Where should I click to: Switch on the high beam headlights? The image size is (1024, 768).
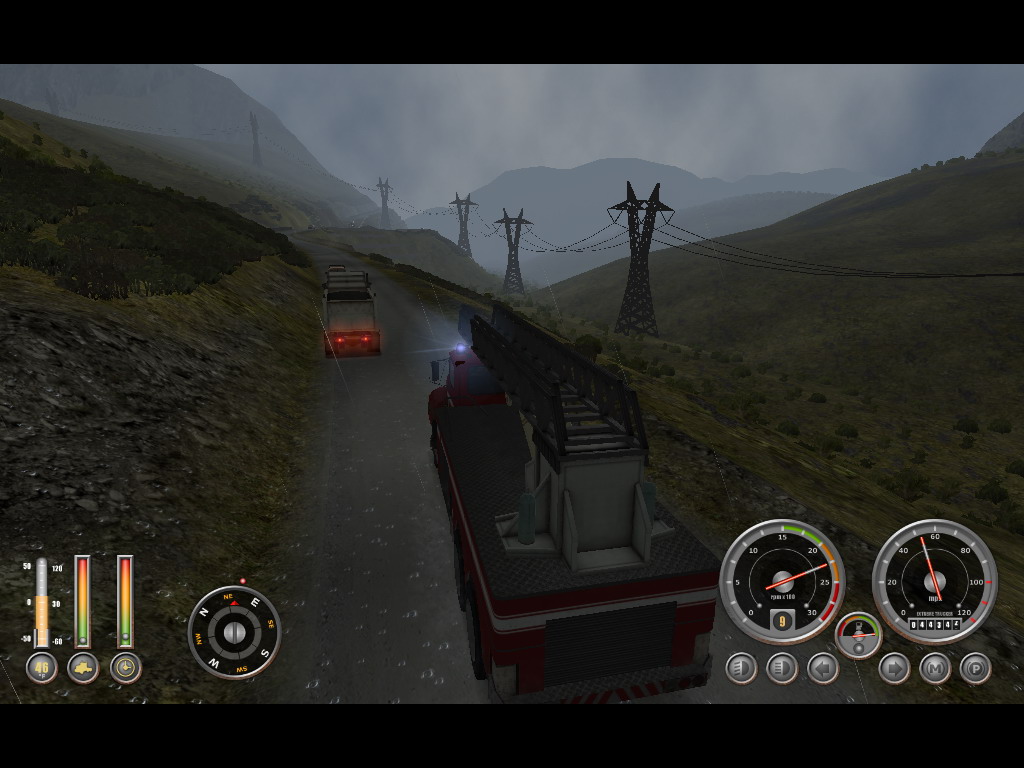tap(782, 668)
